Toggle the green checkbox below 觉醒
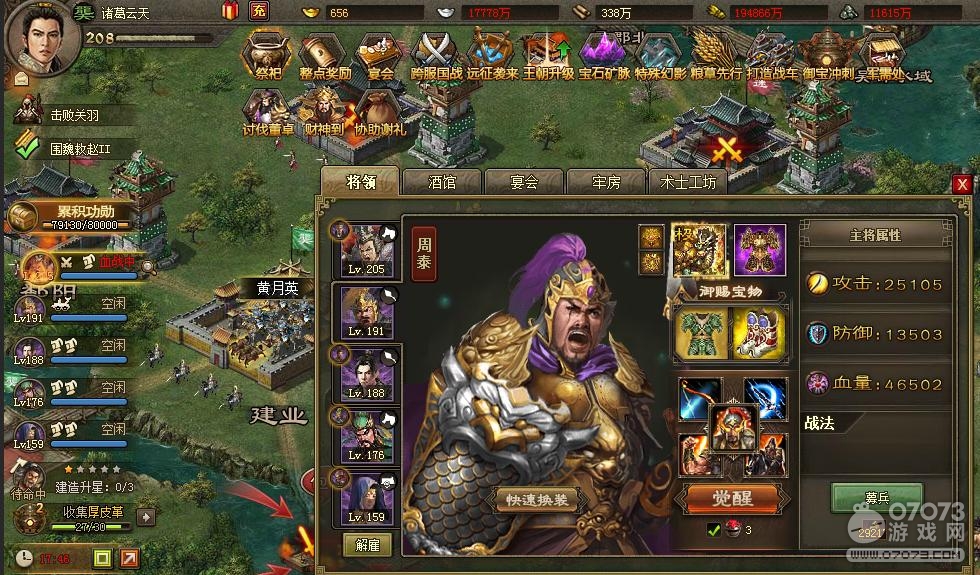Image resolution: width=980 pixels, height=575 pixels. [714, 529]
